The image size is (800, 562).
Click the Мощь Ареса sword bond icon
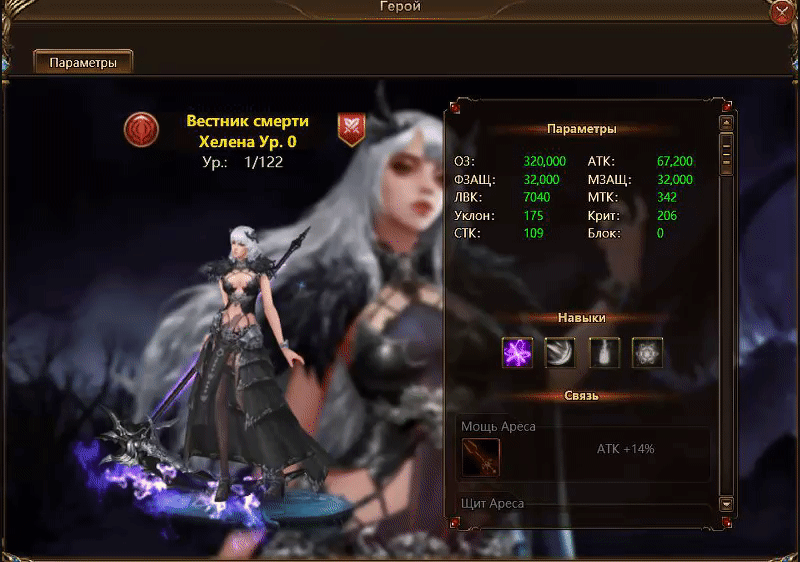pos(481,457)
